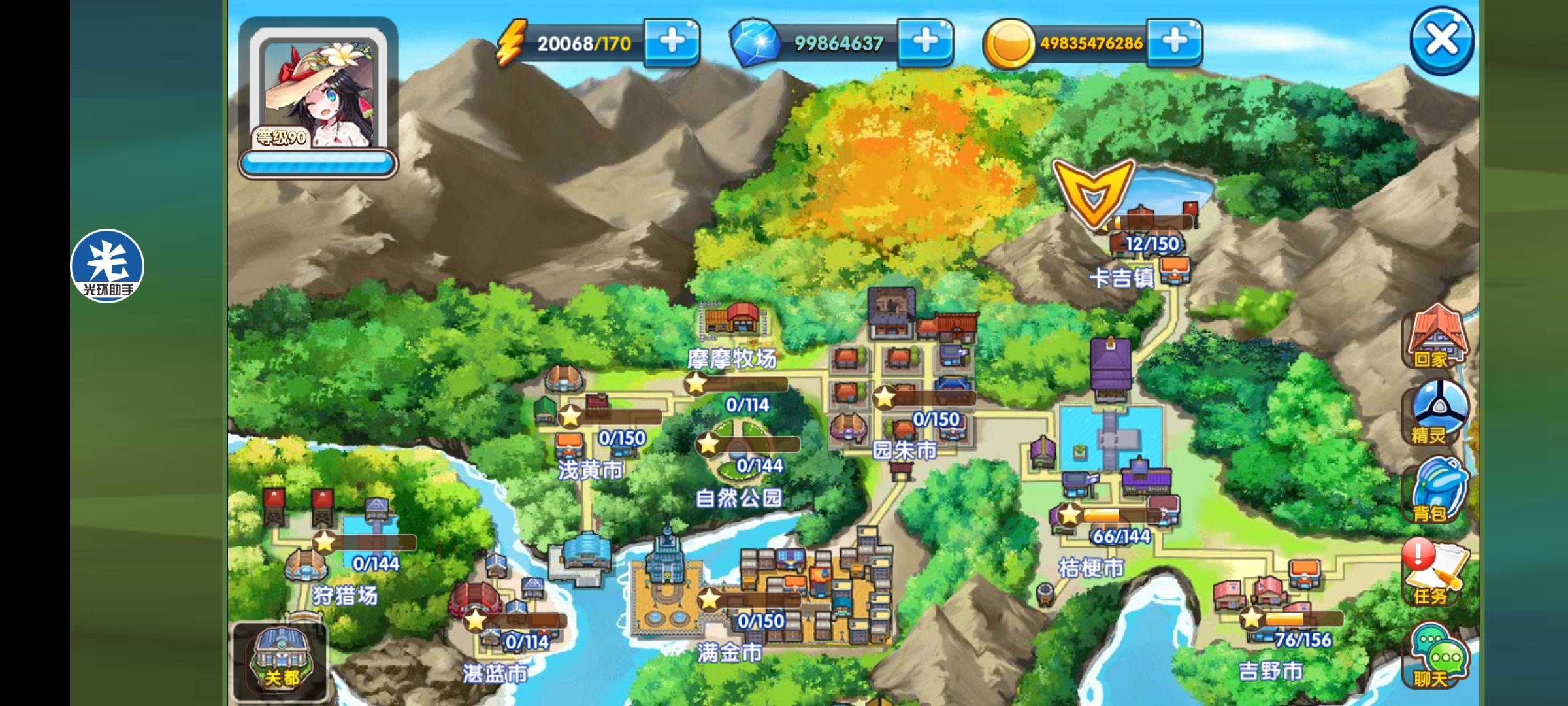Buy more blue diamonds via plus button
Screen dimensions: 1568x706
point(925,42)
